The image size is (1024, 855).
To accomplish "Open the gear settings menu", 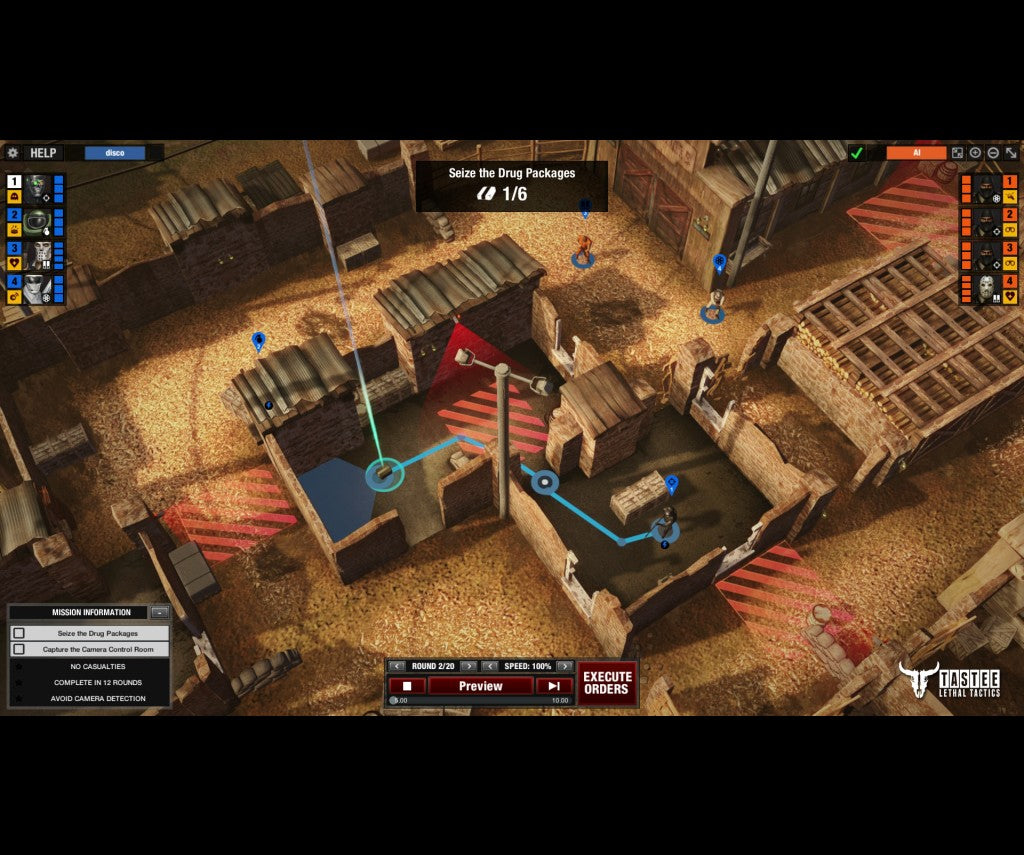I will pyautogui.click(x=13, y=153).
